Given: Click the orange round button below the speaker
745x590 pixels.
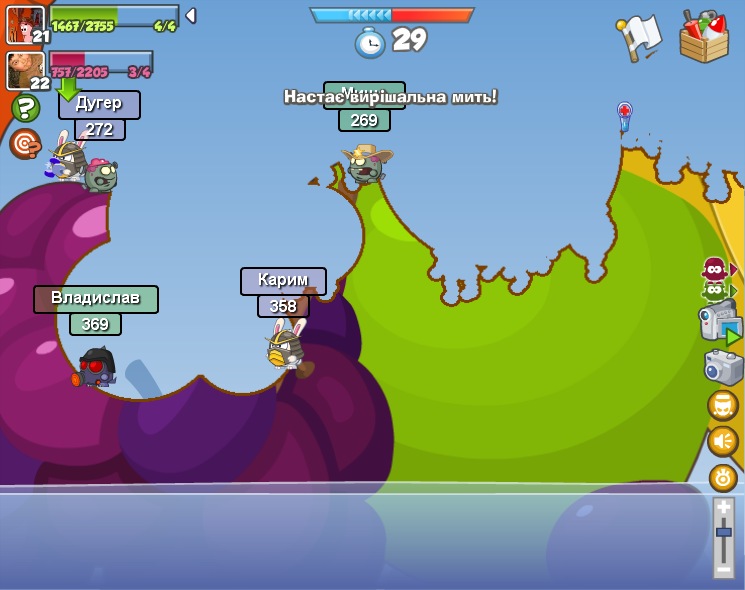Looking at the screenshot, I should coord(723,477).
